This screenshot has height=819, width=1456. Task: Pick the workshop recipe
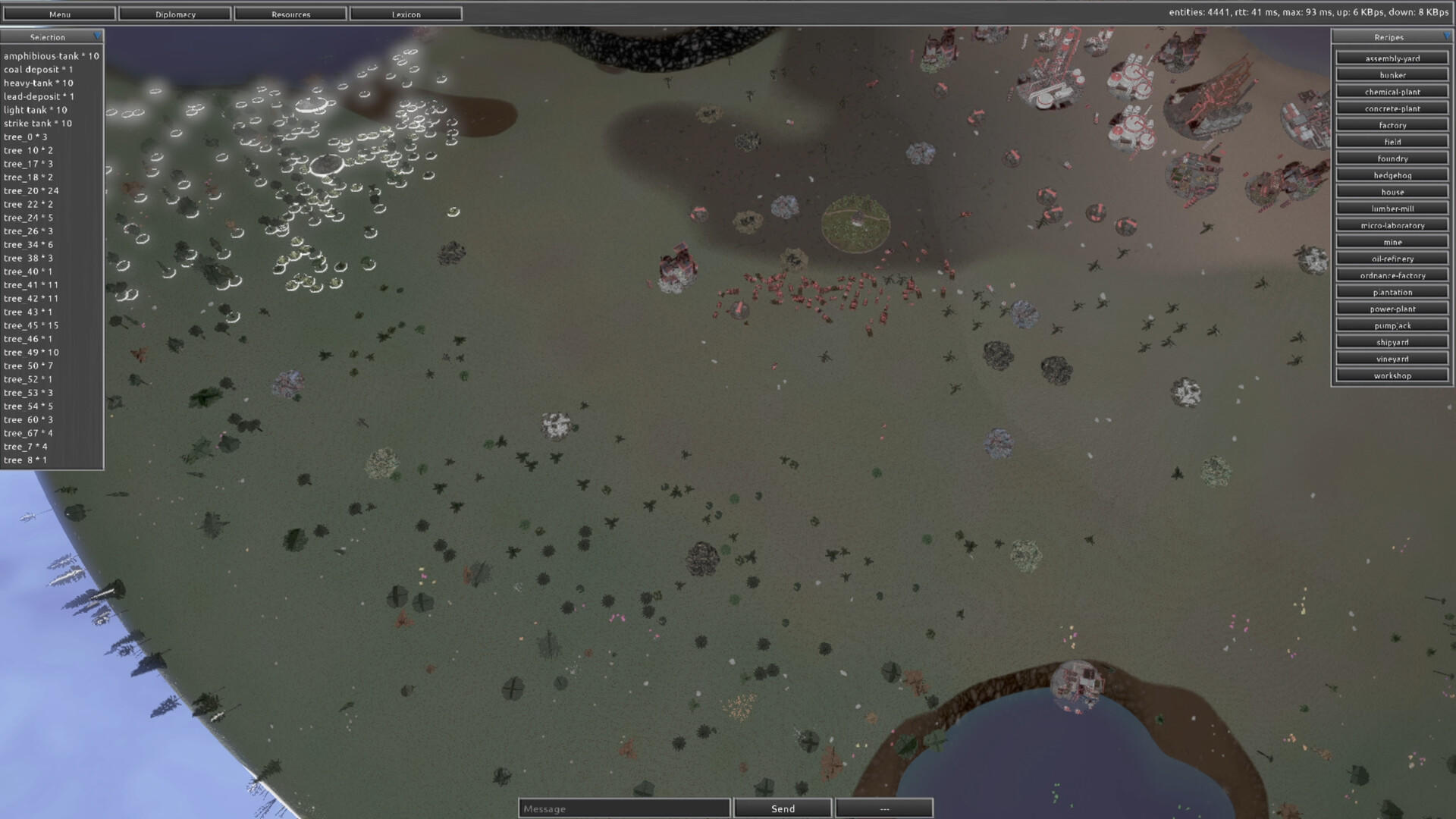[1392, 375]
